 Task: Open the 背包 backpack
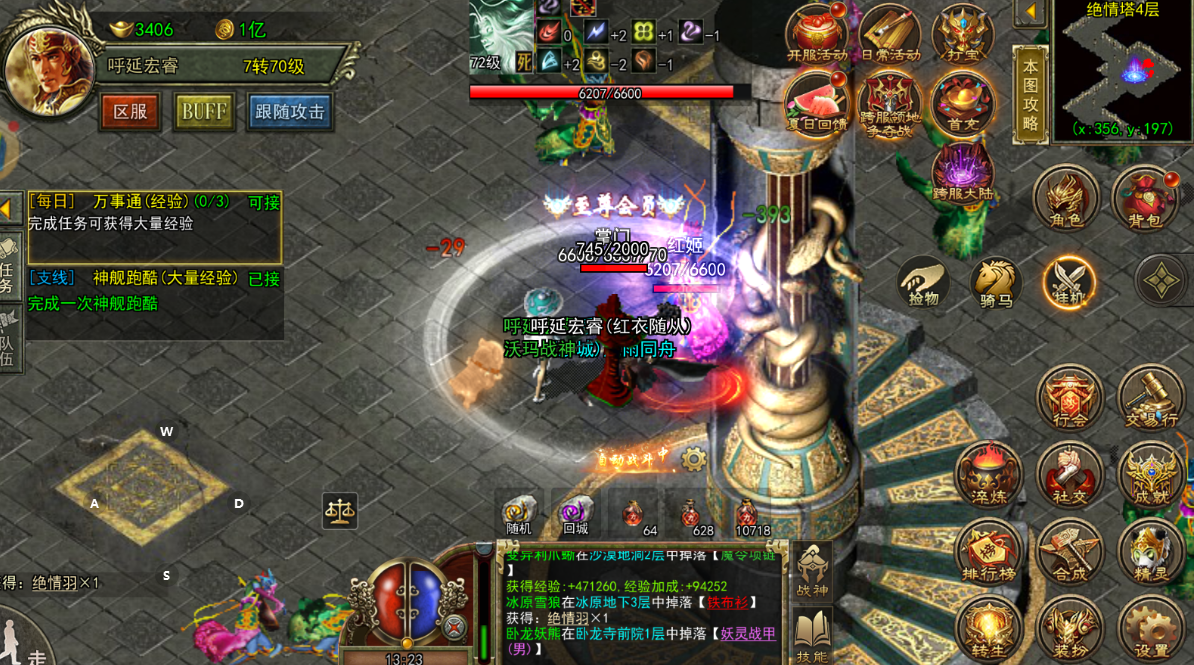(x=1144, y=198)
